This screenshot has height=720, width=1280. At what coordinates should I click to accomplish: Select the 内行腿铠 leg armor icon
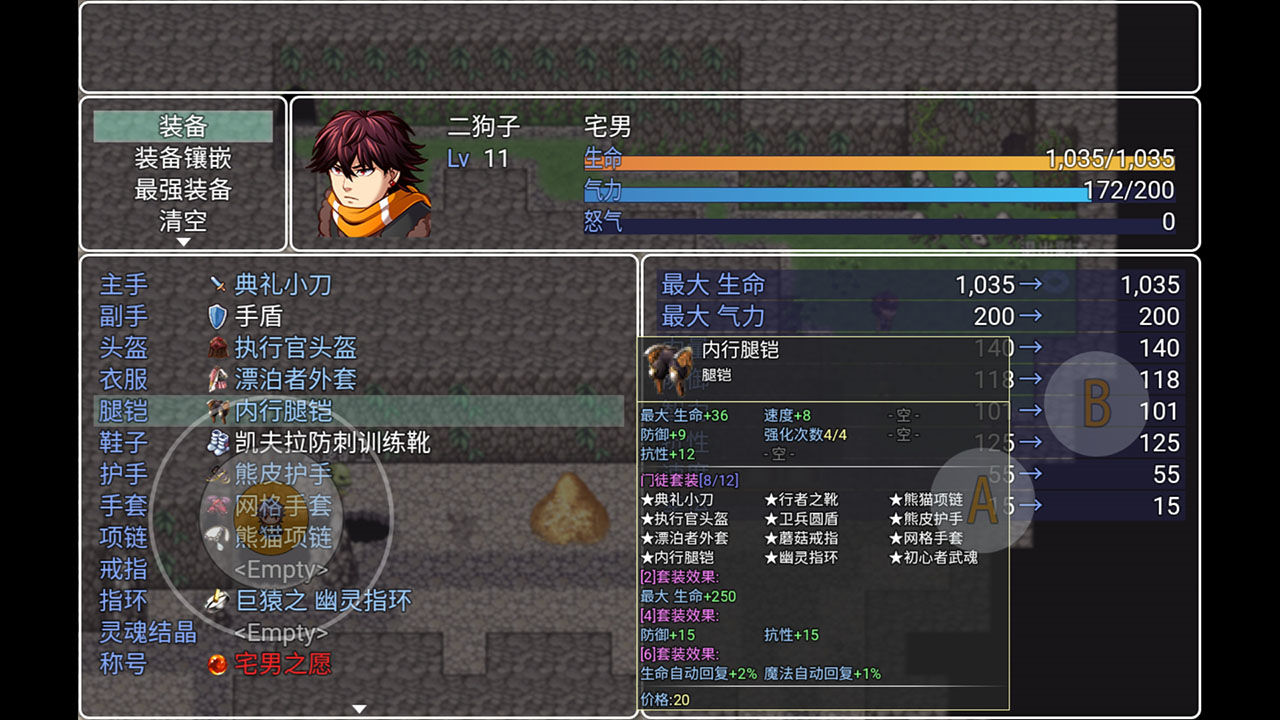(x=216, y=410)
